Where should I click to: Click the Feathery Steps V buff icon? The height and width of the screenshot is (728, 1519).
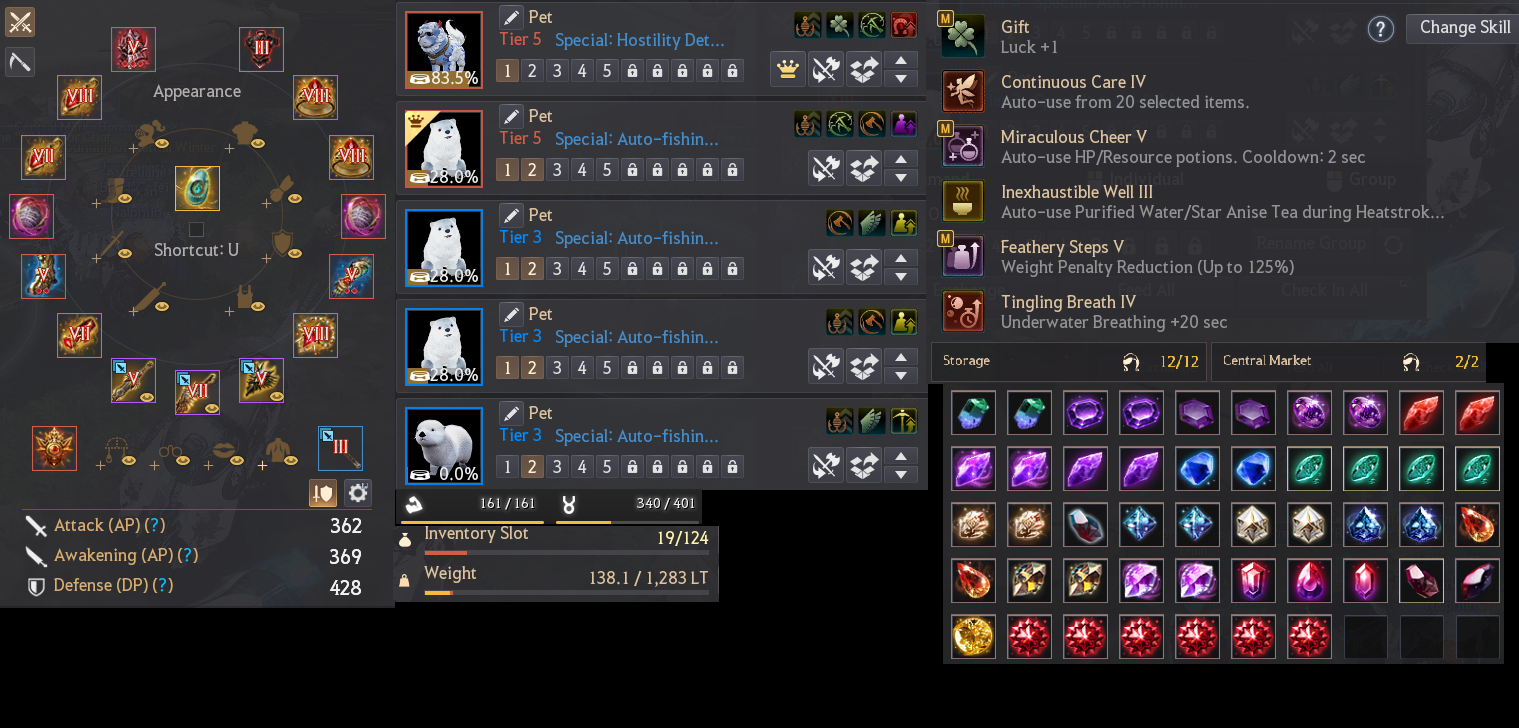point(962,255)
